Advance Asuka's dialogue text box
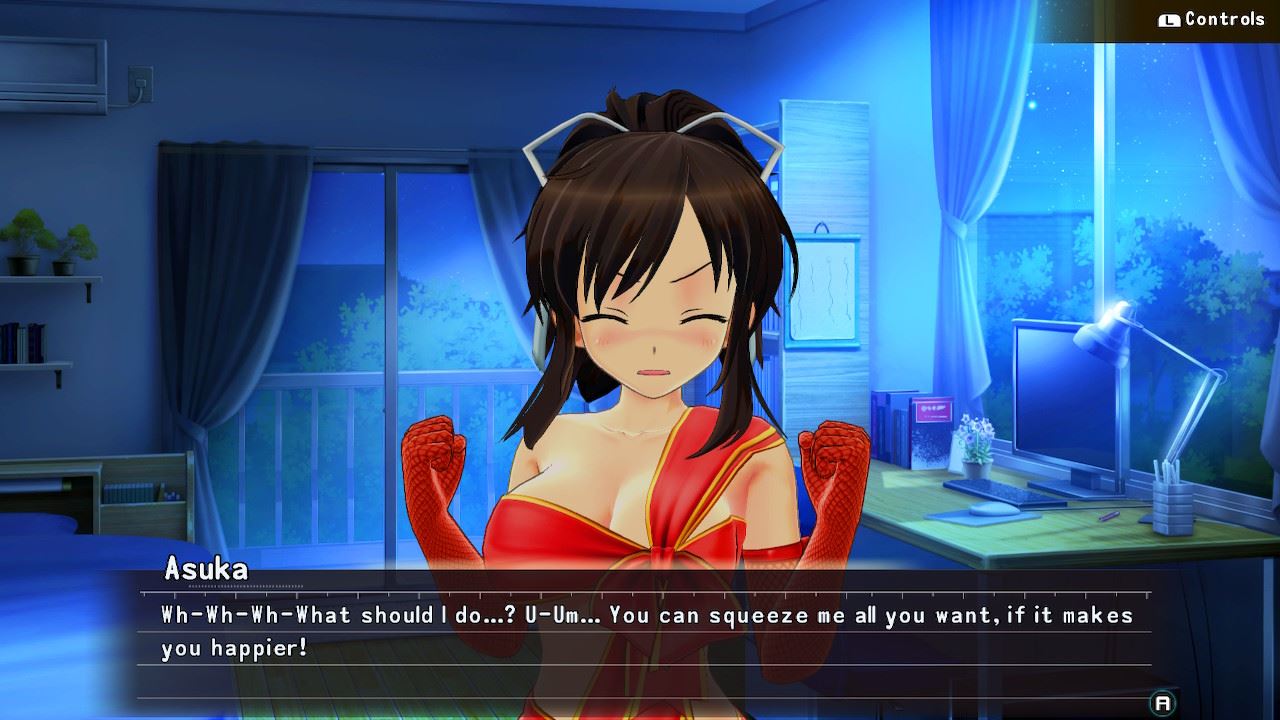Screen dimensions: 1280x720 point(1162,702)
